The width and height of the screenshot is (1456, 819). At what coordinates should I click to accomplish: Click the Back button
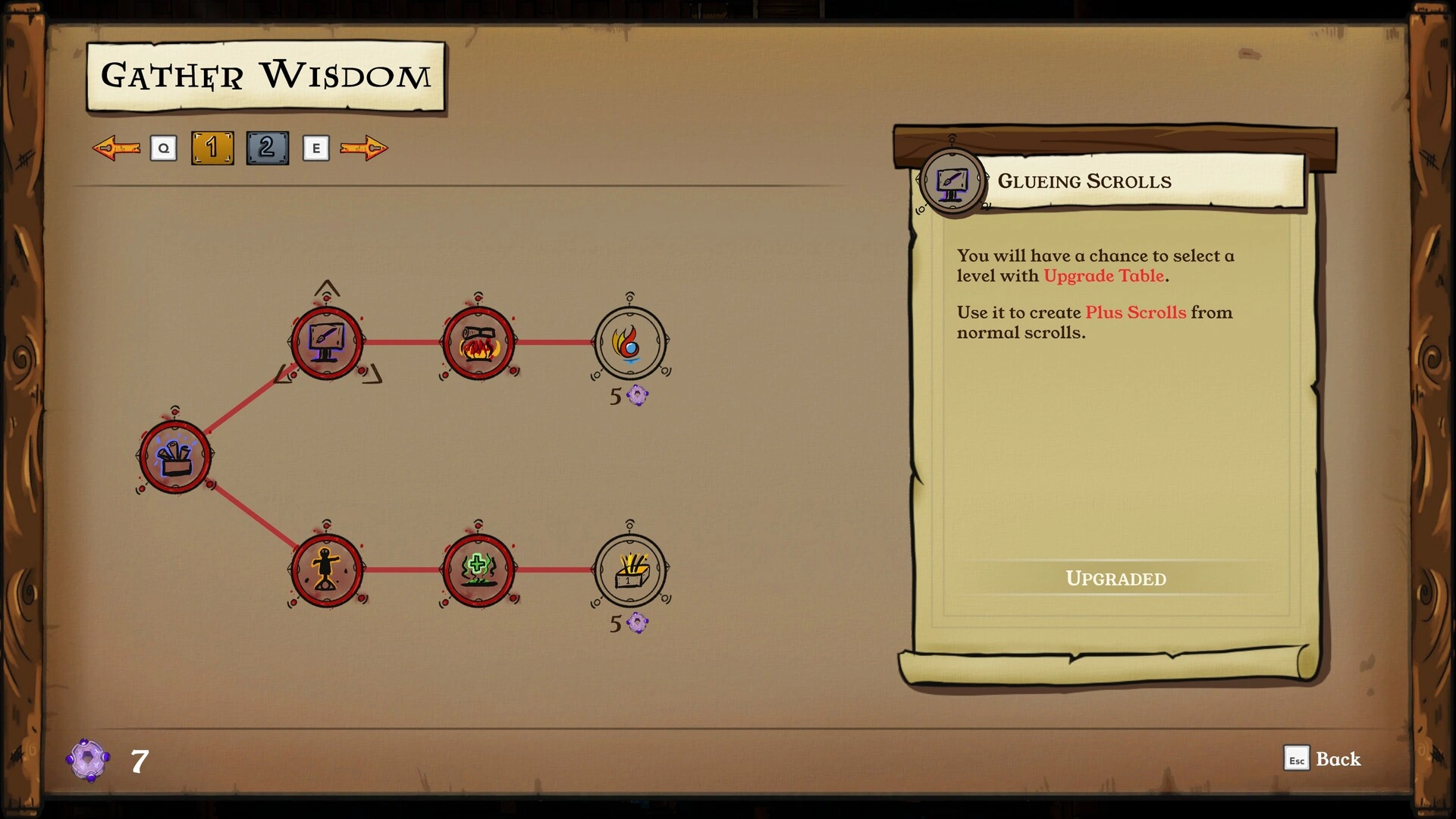click(x=1323, y=758)
